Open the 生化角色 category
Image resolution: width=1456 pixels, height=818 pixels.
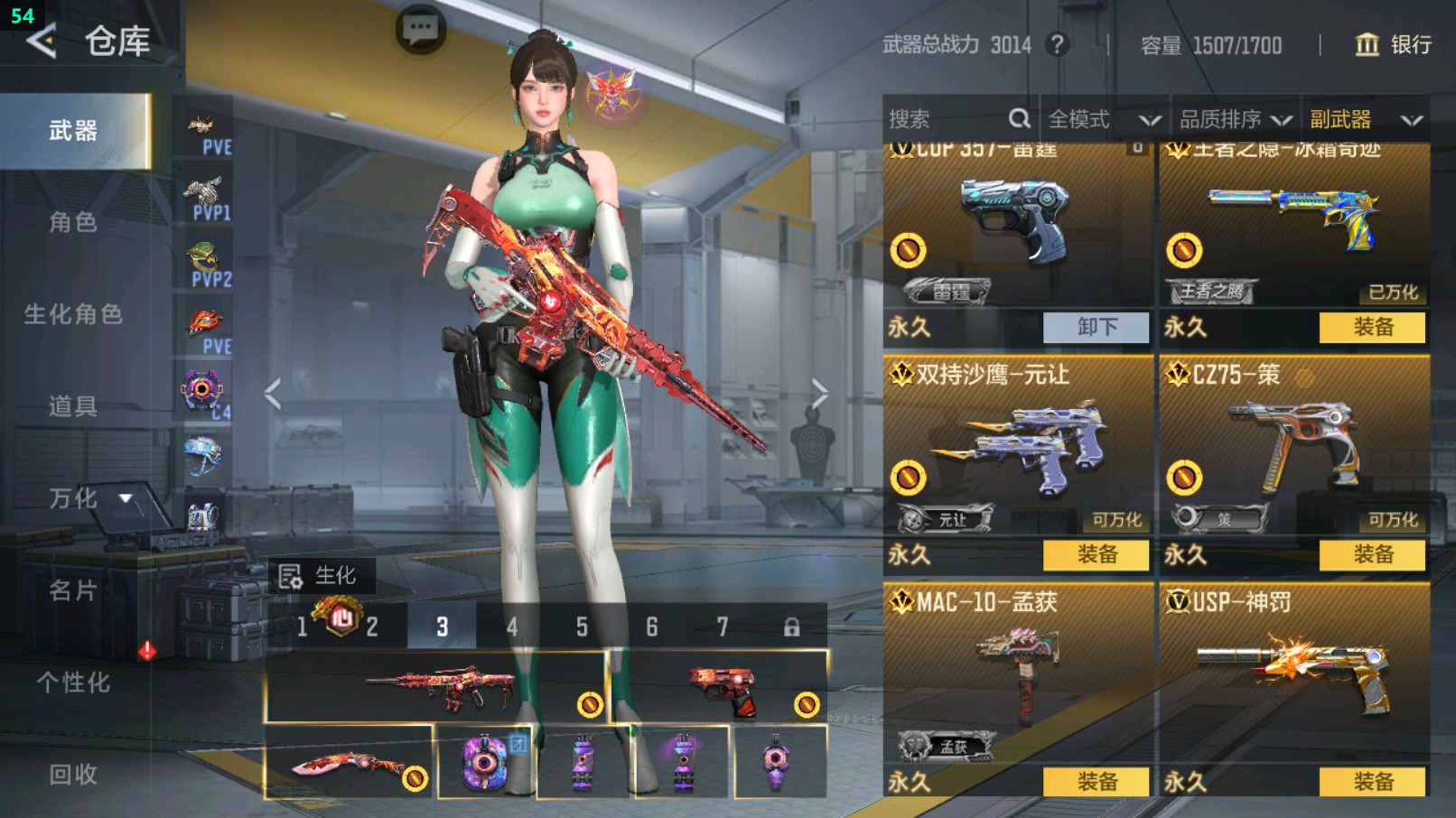click(73, 314)
